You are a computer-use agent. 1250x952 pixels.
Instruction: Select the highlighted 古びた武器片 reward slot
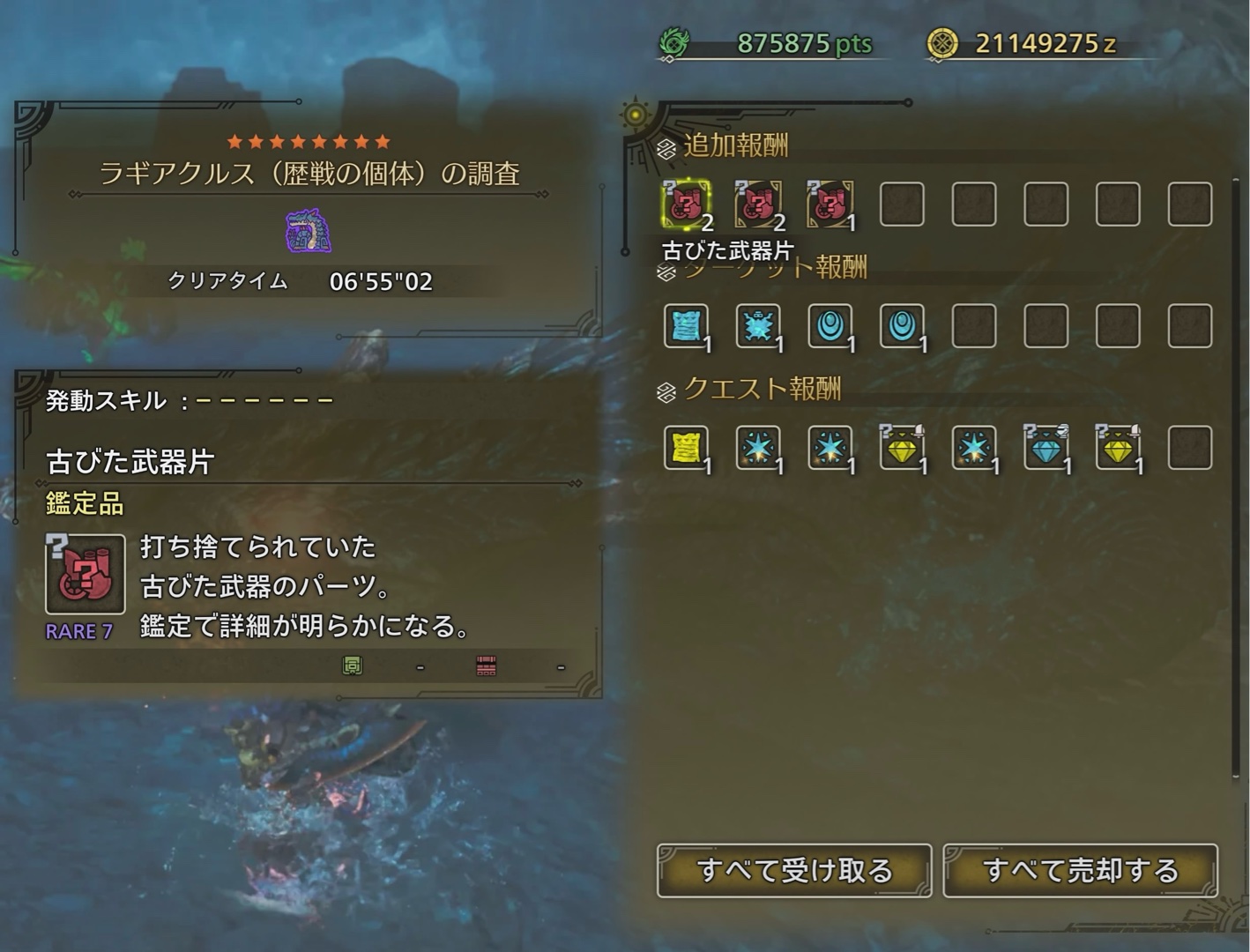[x=686, y=205]
